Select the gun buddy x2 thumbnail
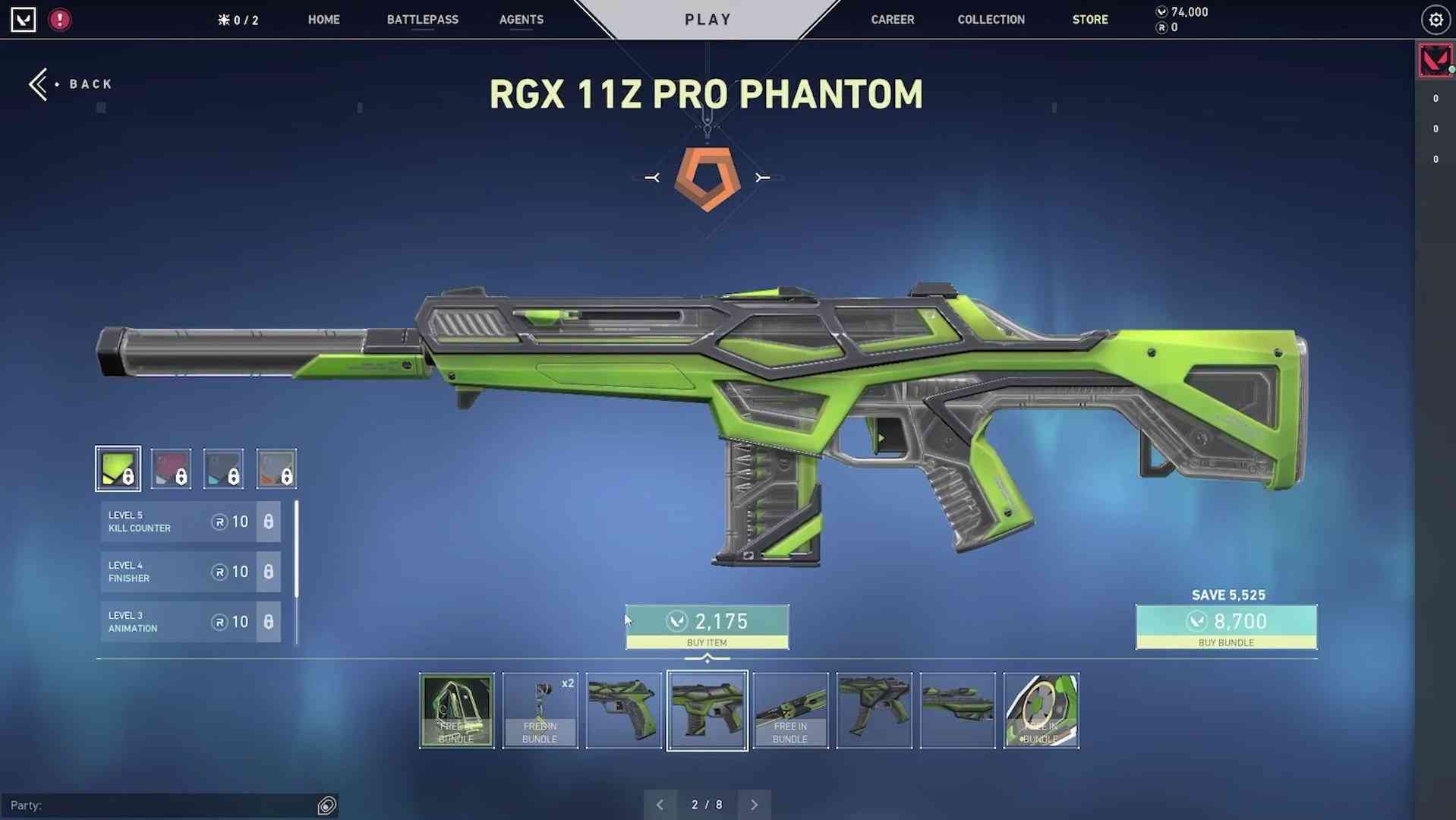1456x820 pixels. coord(540,711)
